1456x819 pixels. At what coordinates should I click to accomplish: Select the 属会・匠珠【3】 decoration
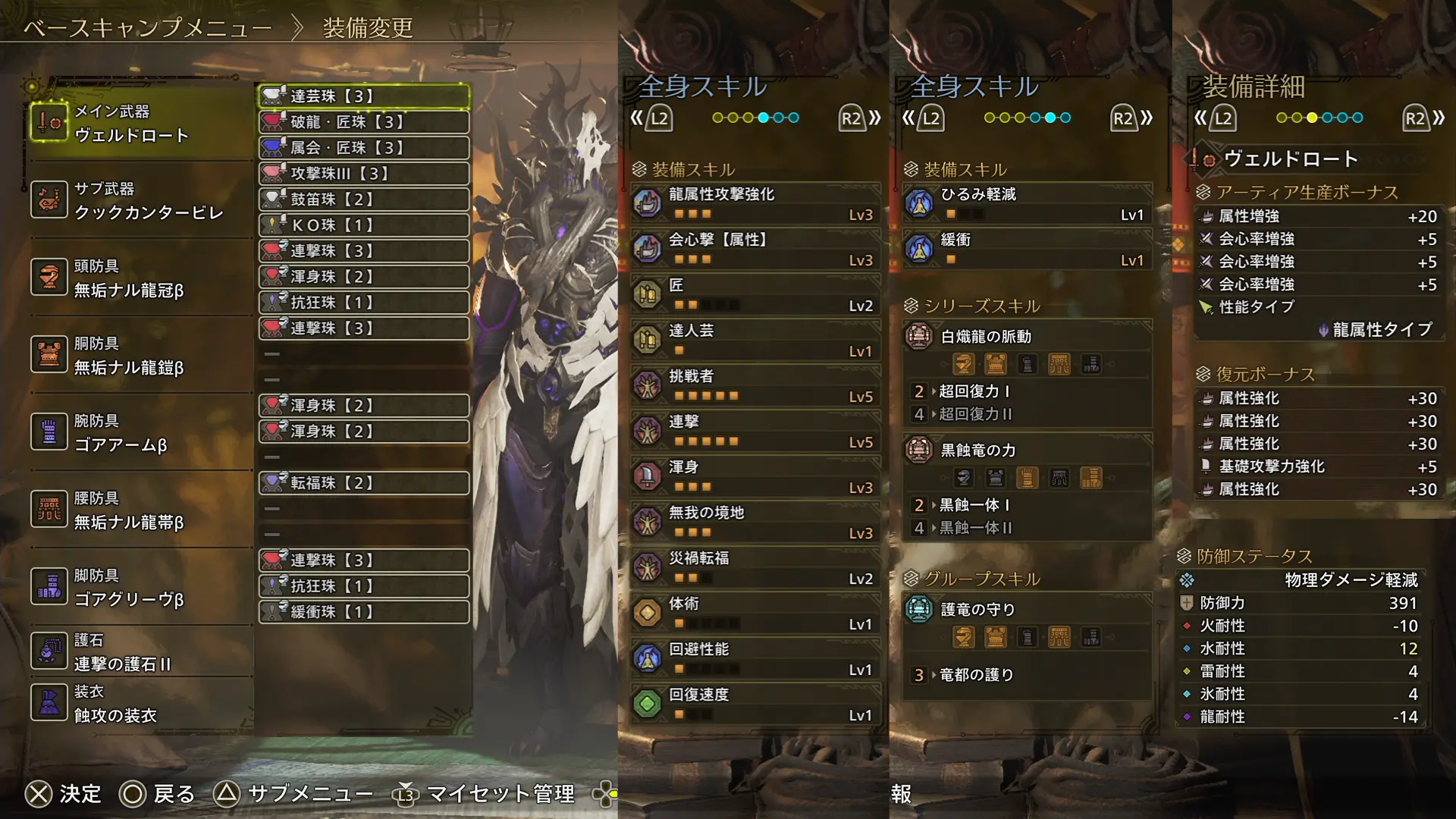pyautogui.click(x=364, y=148)
